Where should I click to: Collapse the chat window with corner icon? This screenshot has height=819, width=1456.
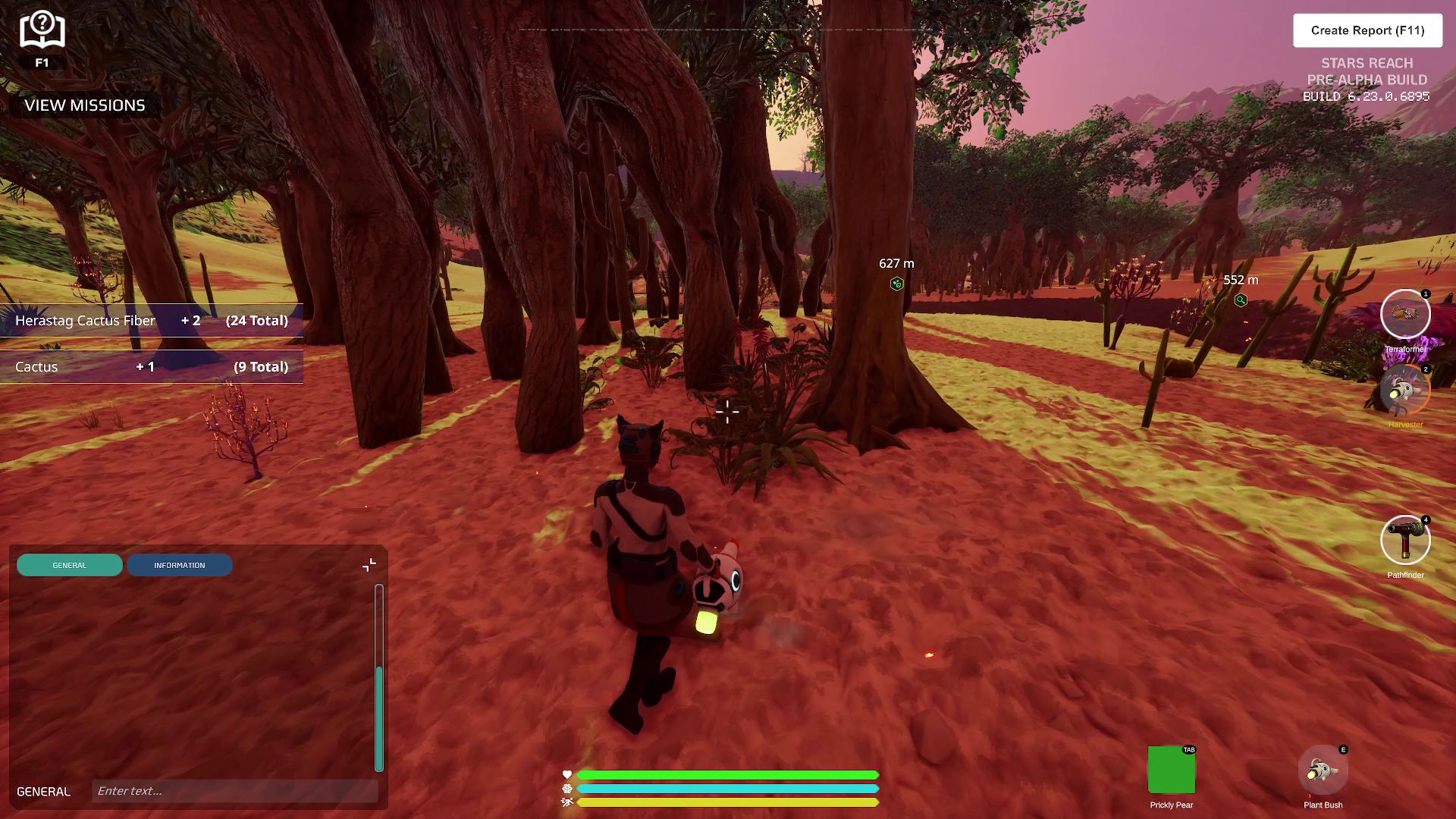[x=369, y=565]
